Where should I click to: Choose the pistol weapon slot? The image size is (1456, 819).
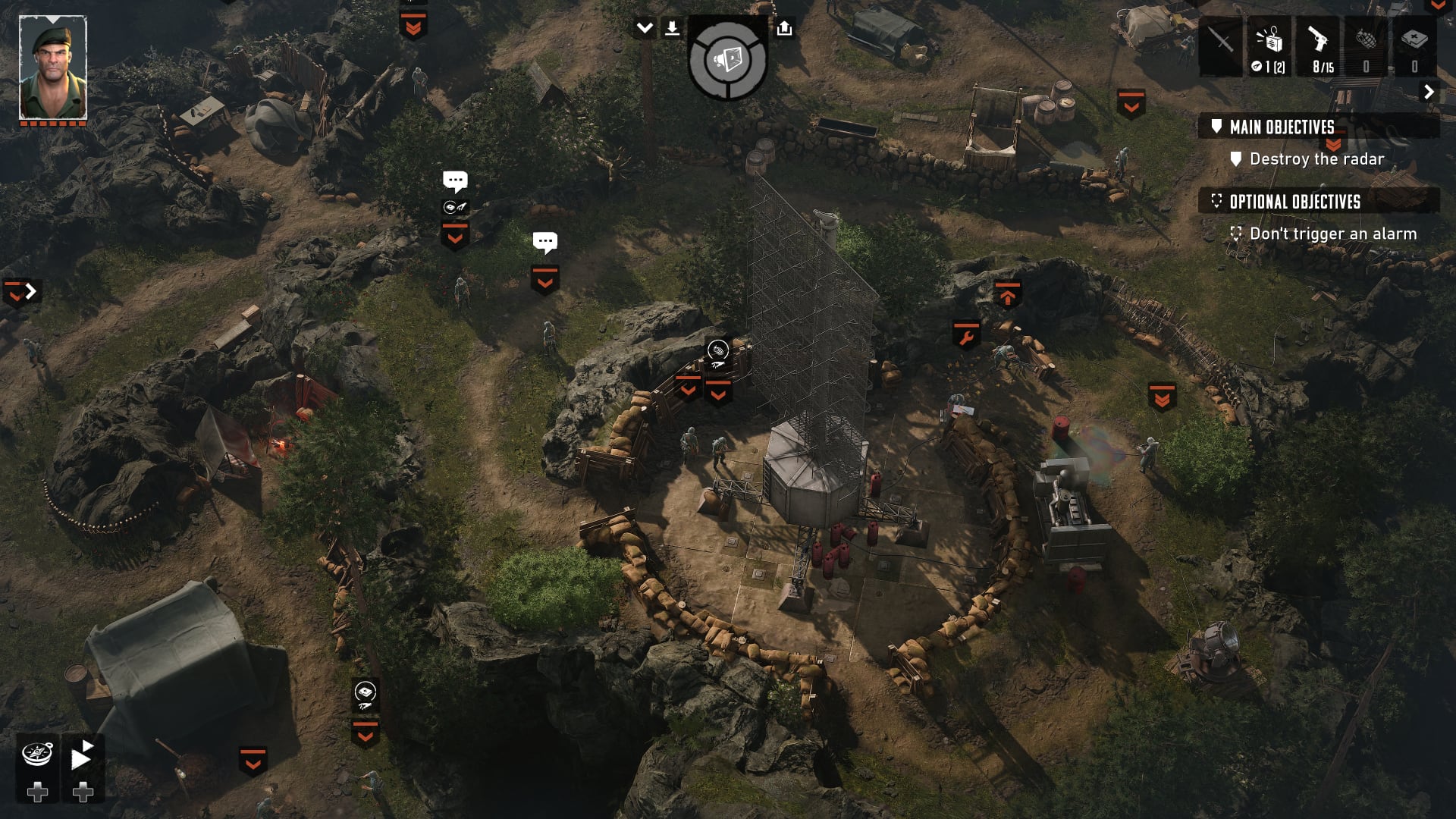1317,45
